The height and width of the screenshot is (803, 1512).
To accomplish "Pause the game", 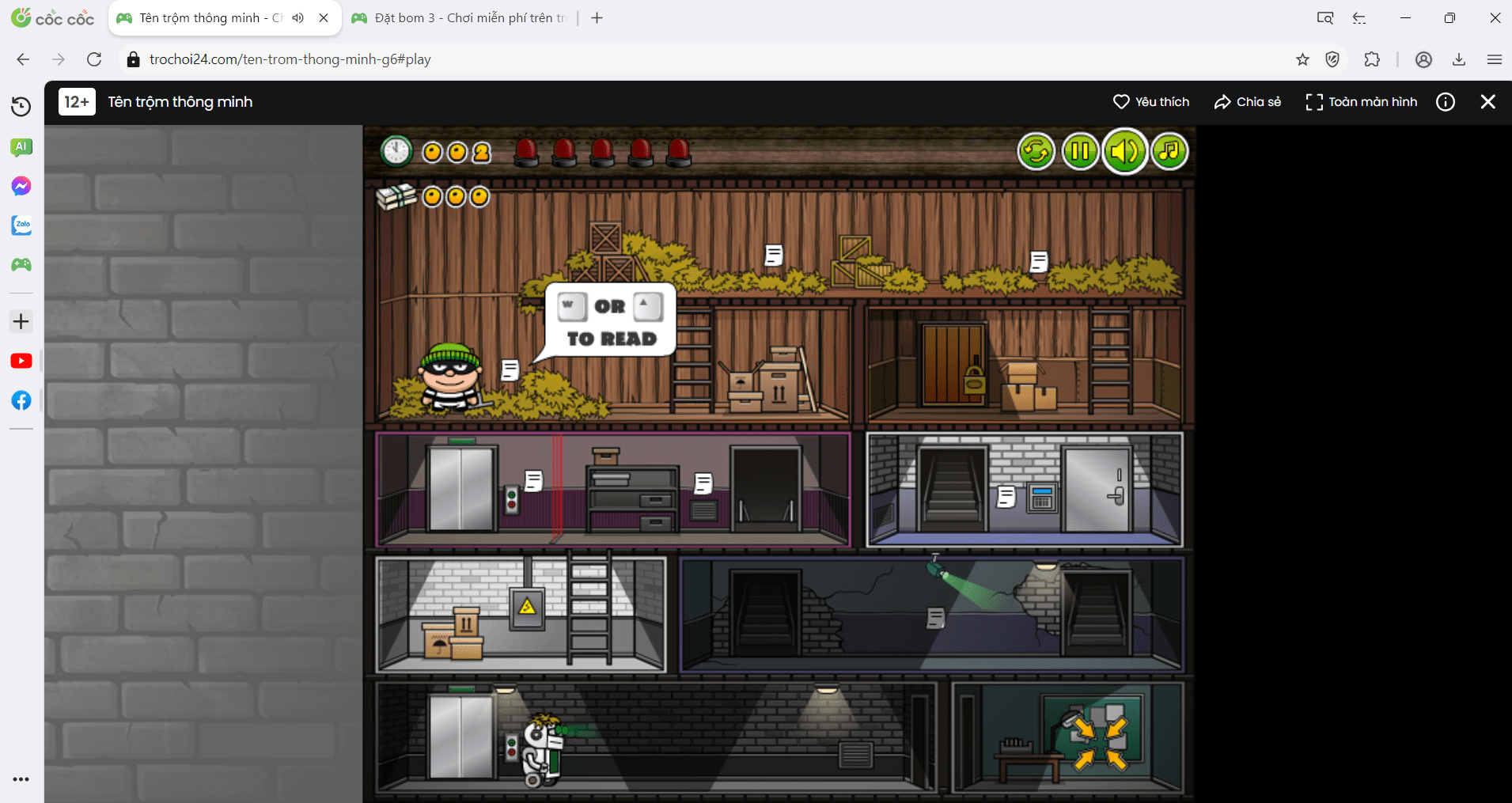I will click(1080, 151).
